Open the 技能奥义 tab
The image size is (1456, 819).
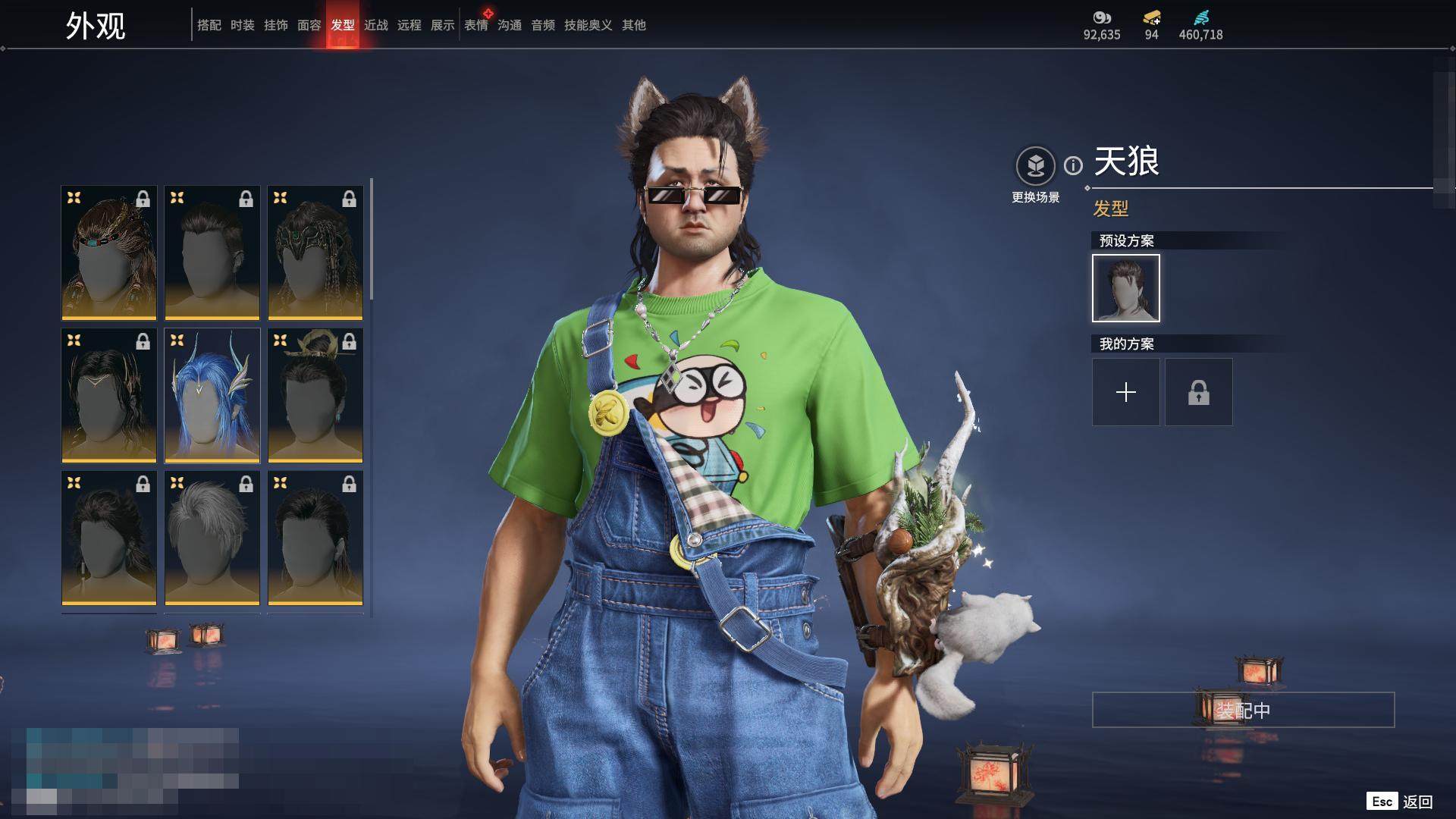click(588, 25)
